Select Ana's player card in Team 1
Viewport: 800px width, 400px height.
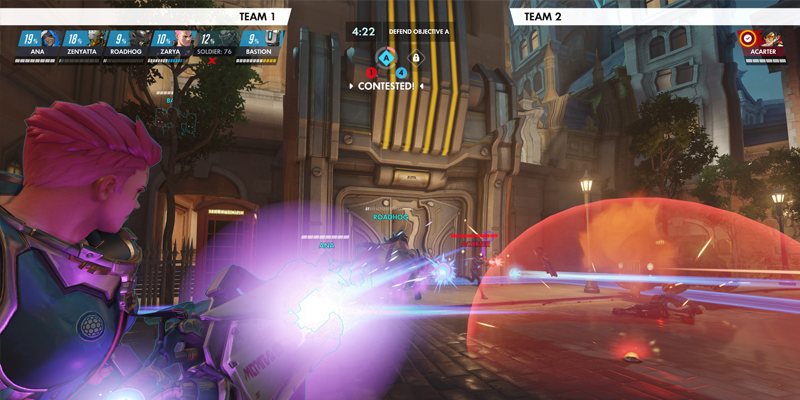point(37,44)
